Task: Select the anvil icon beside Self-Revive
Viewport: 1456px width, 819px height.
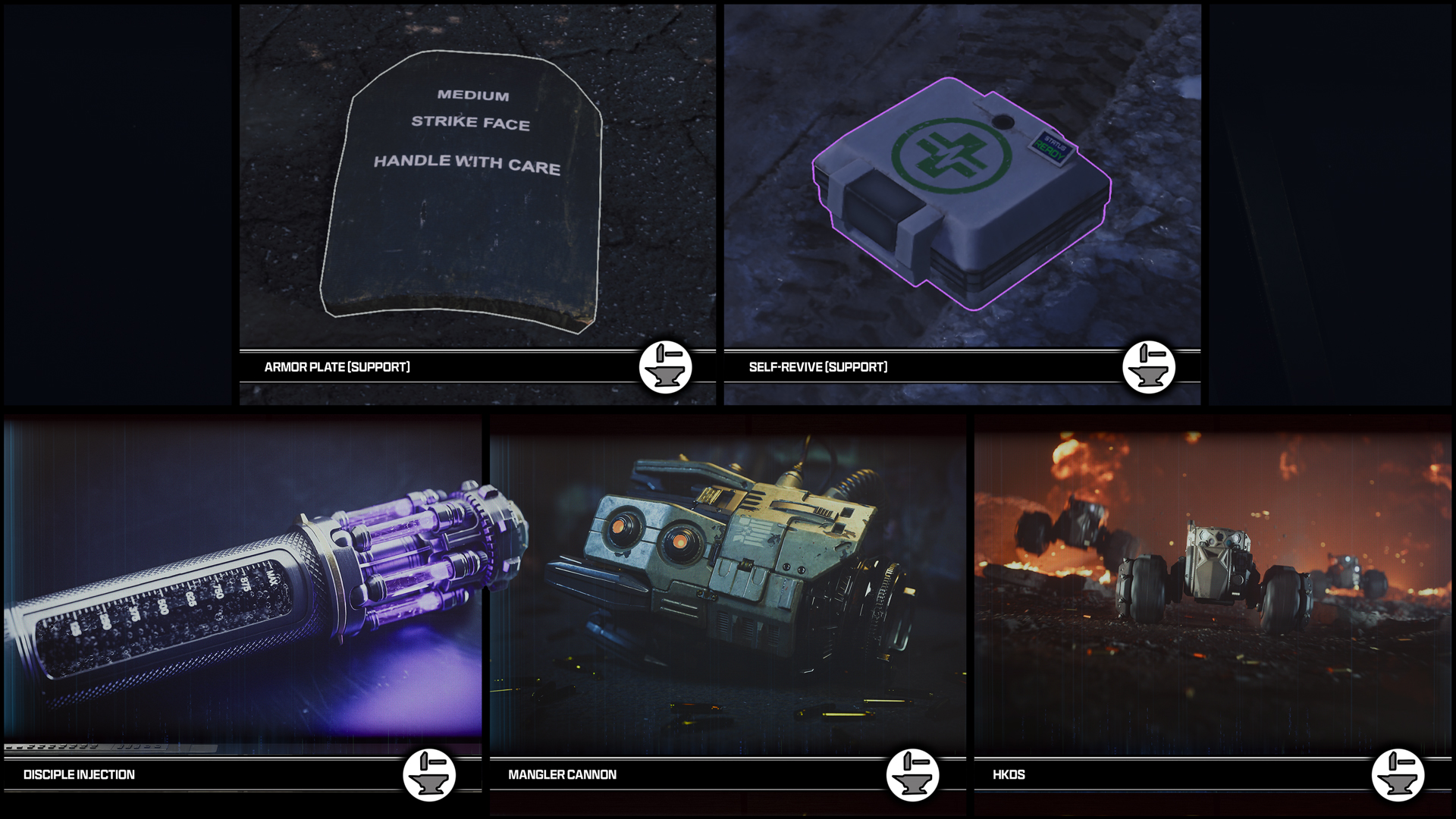Action: pos(1150,367)
